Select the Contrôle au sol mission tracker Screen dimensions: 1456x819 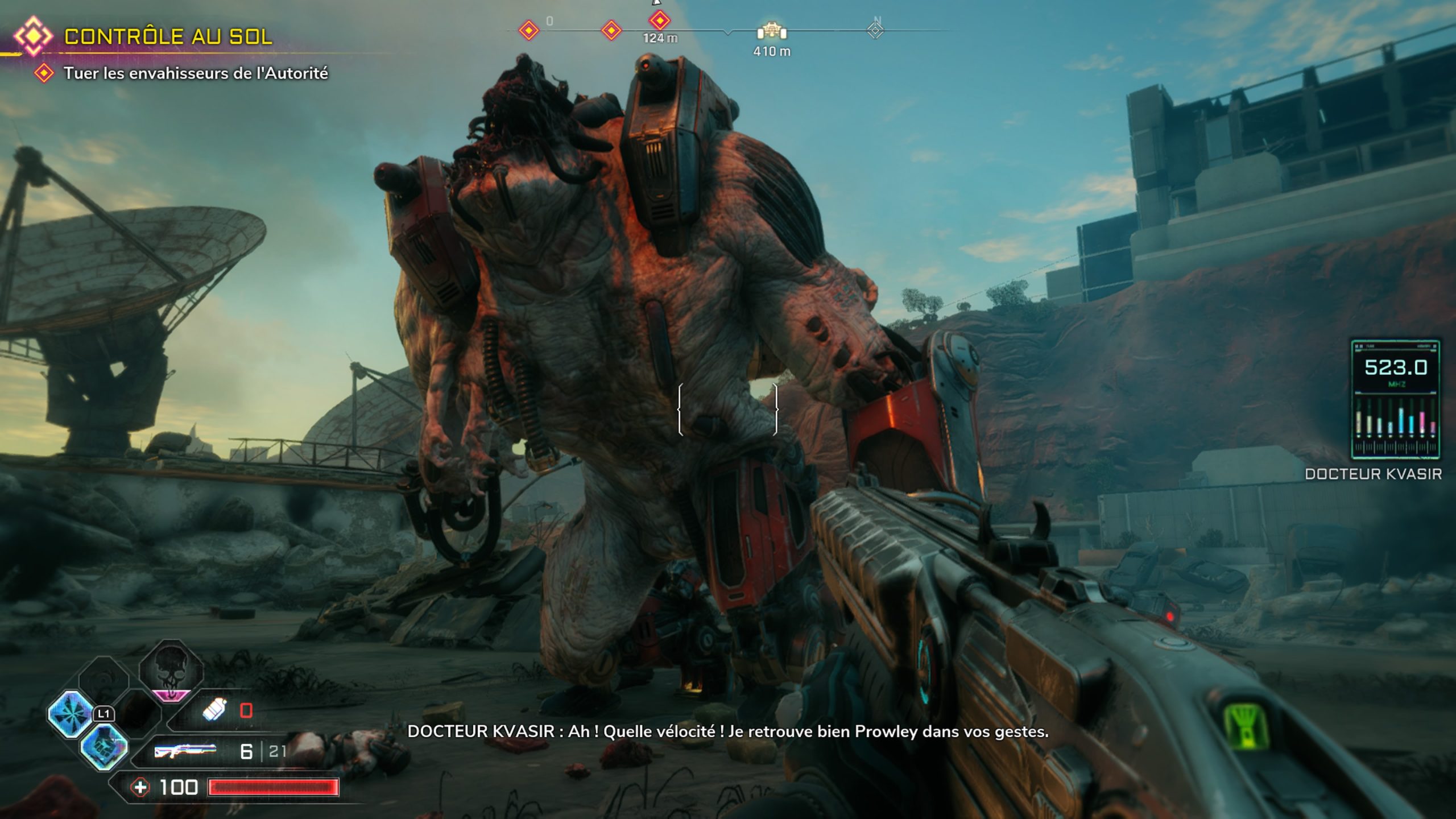(x=168, y=36)
